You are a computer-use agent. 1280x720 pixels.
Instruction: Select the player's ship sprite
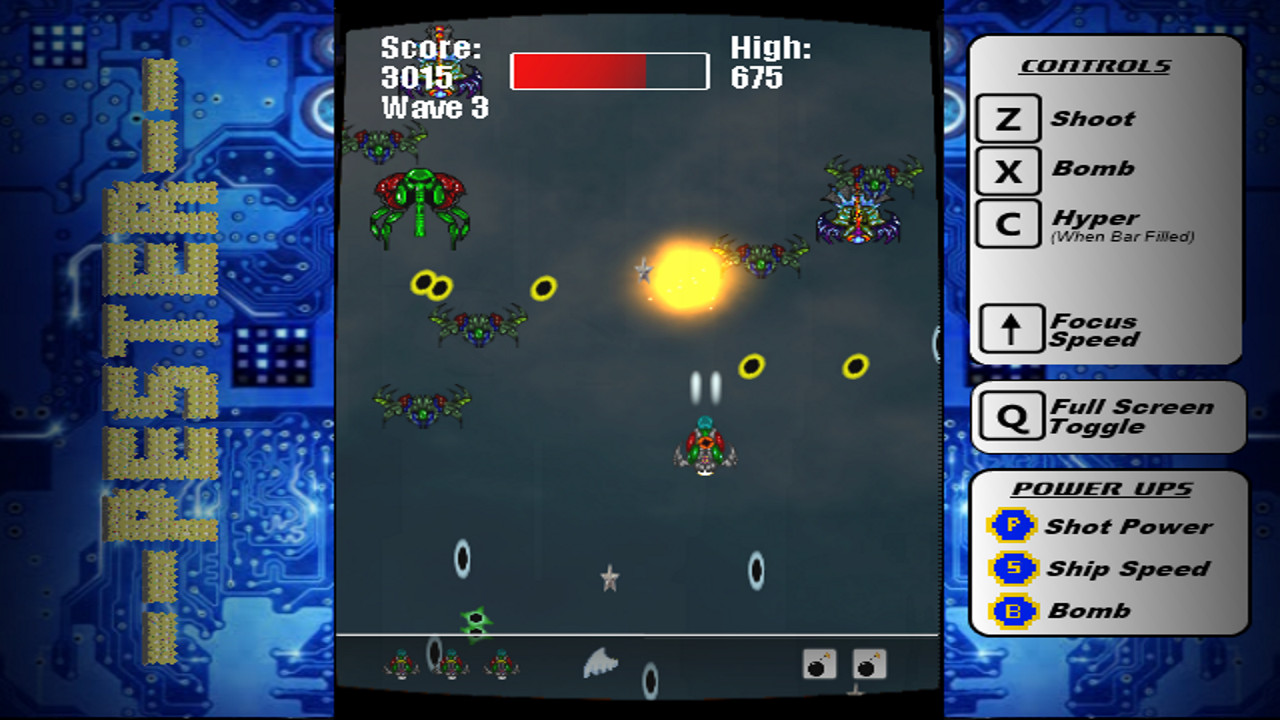tap(705, 448)
